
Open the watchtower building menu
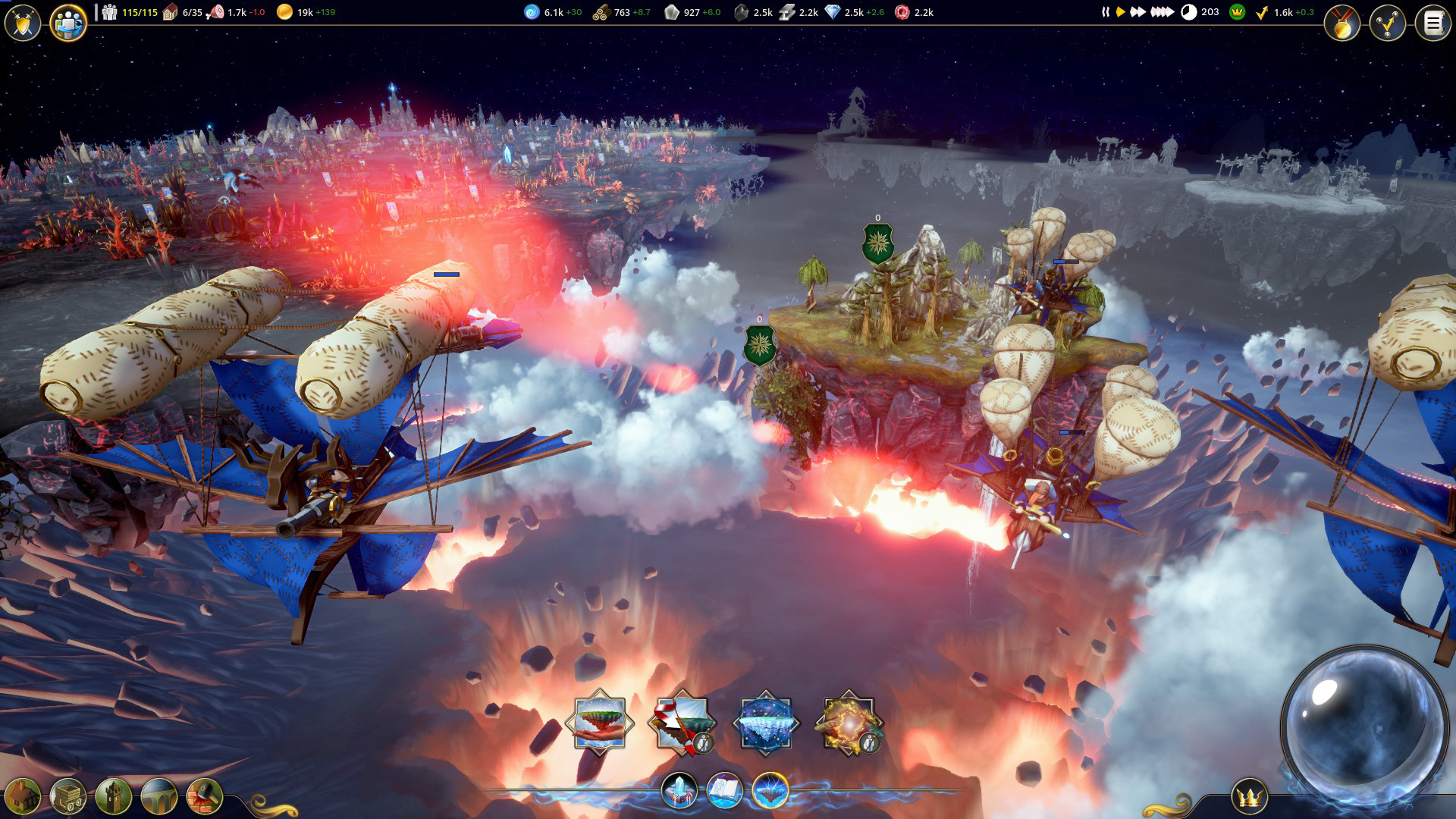[114, 796]
